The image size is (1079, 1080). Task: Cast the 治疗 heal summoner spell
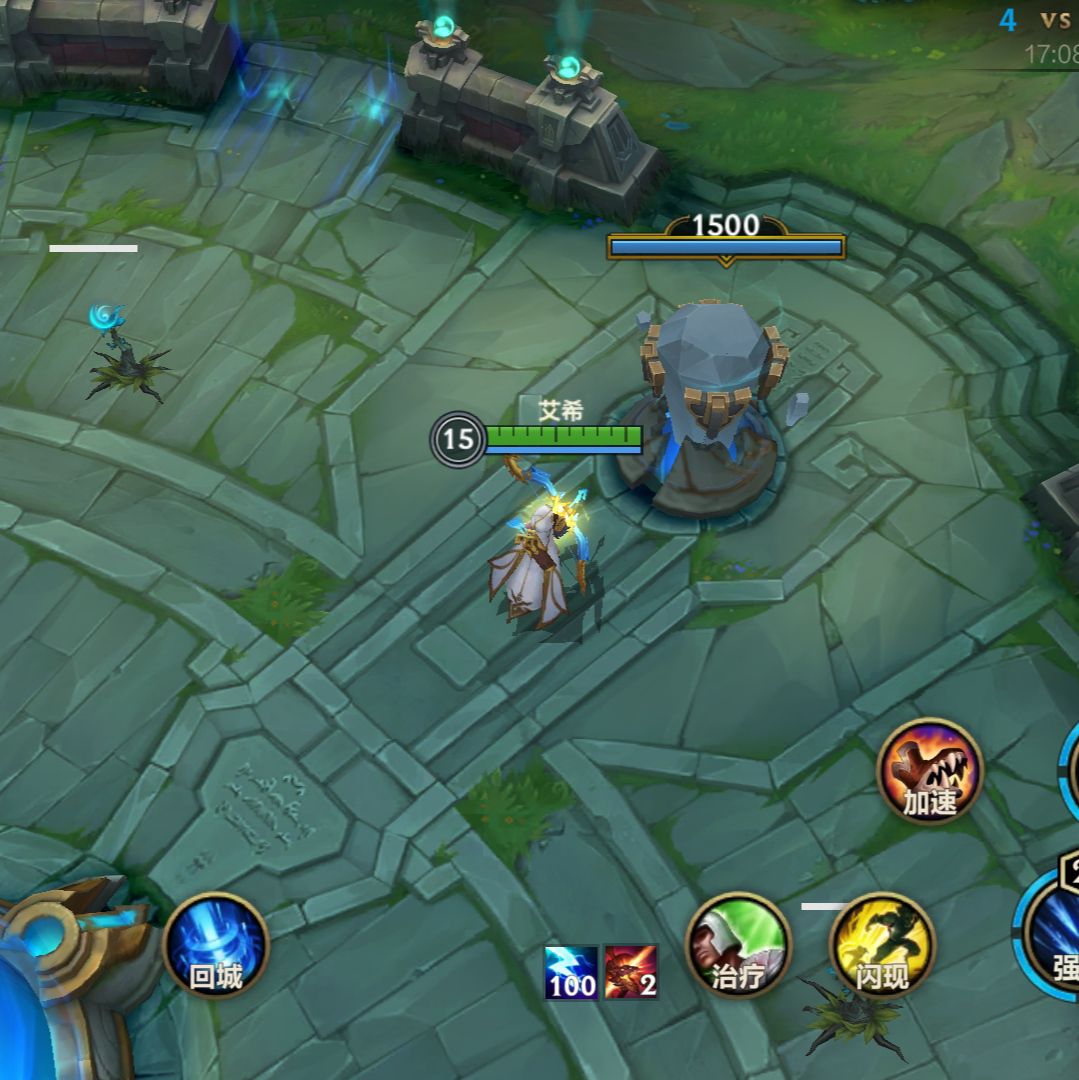coord(738,945)
